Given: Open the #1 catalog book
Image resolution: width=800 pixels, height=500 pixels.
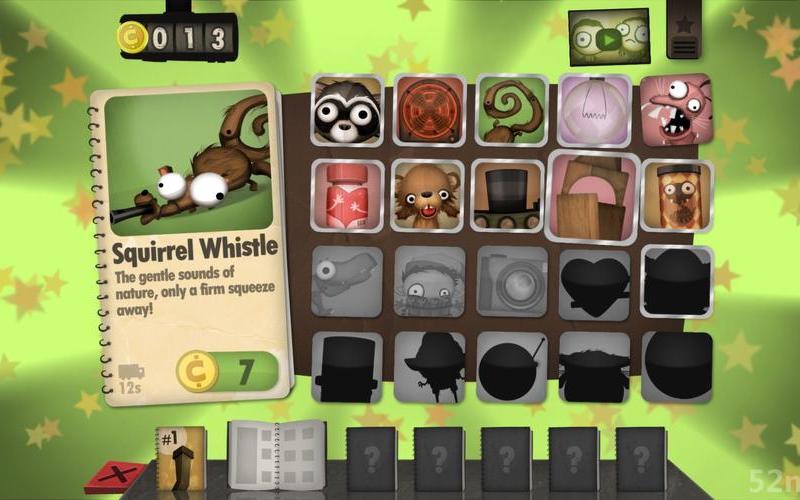Looking at the screenshot, I should tap(181, 459).
